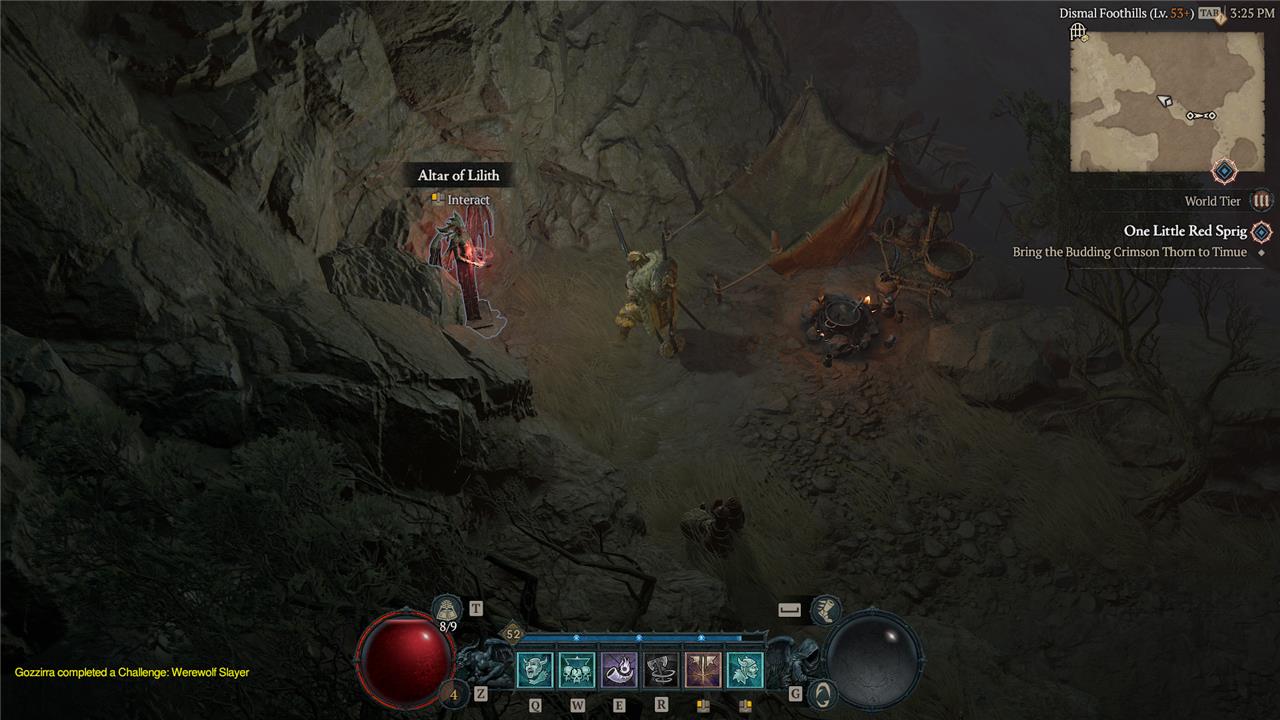This screenshot has height=720, width=1280.
Task: Activate the horned demon face shout skill
Action: tap(534, 670)
